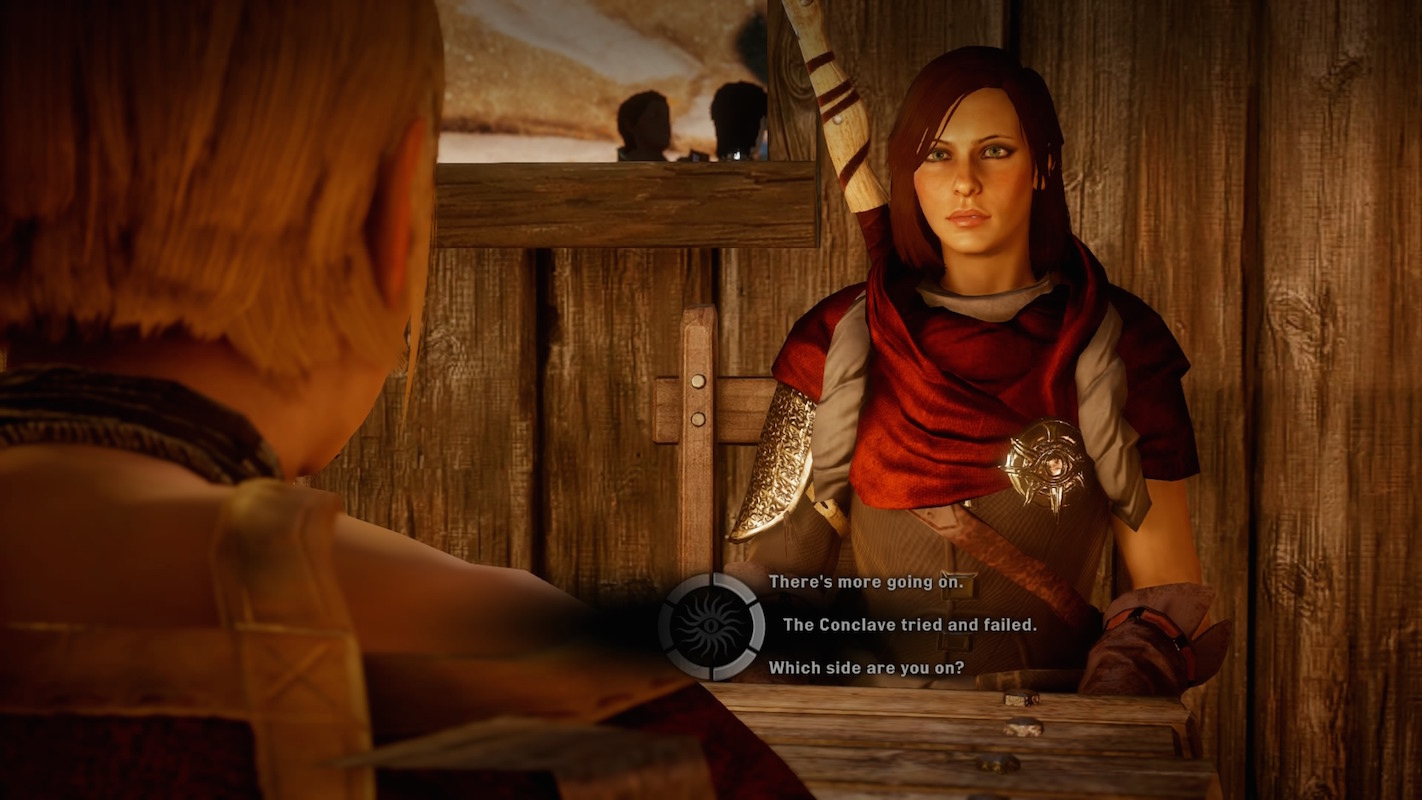
Task: Click the Inquisition eye emblem on the dialogue wheel
Action: (710, 626)
